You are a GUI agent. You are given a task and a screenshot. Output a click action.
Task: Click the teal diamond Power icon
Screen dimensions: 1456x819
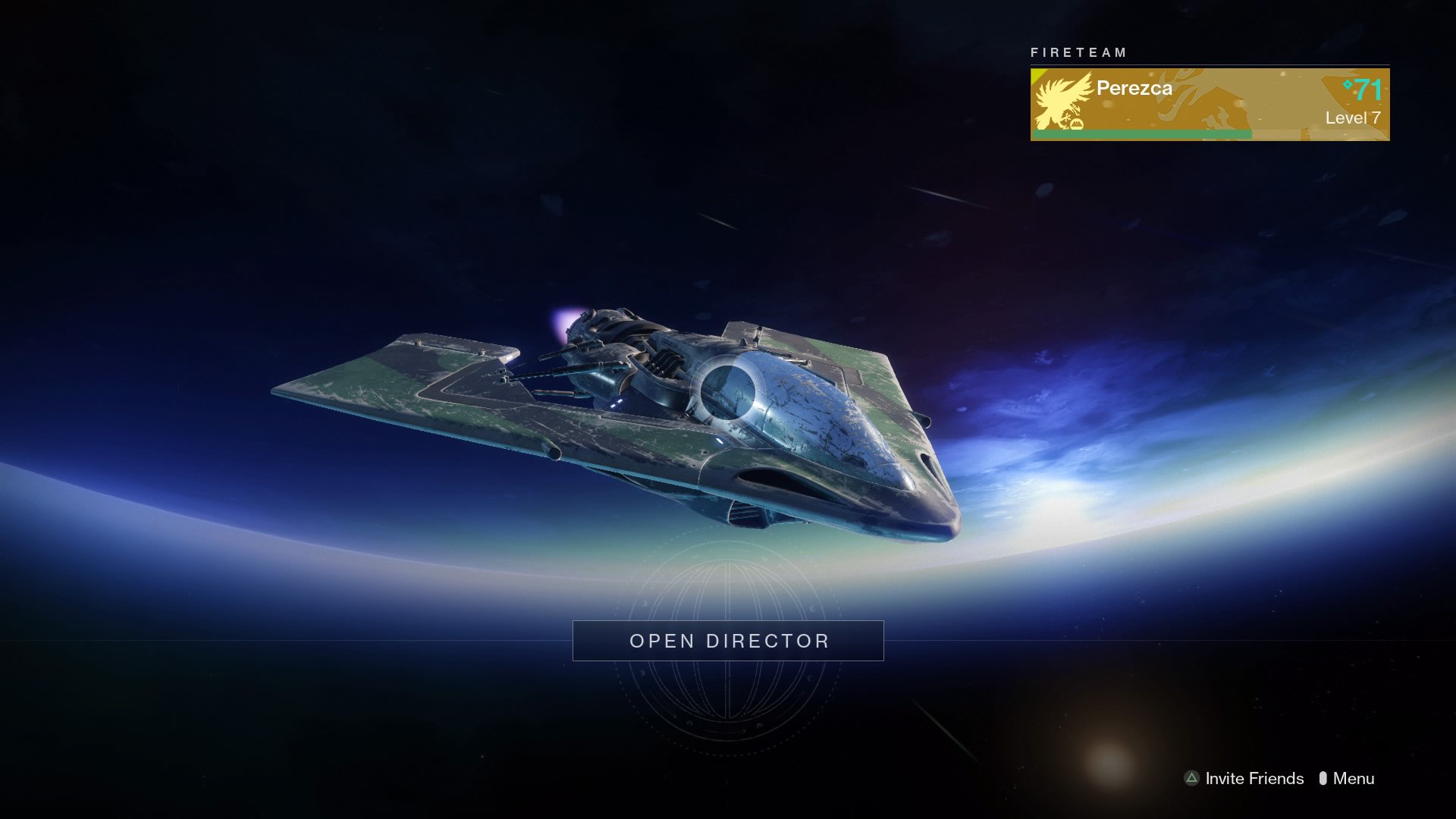click(1348, 86)
